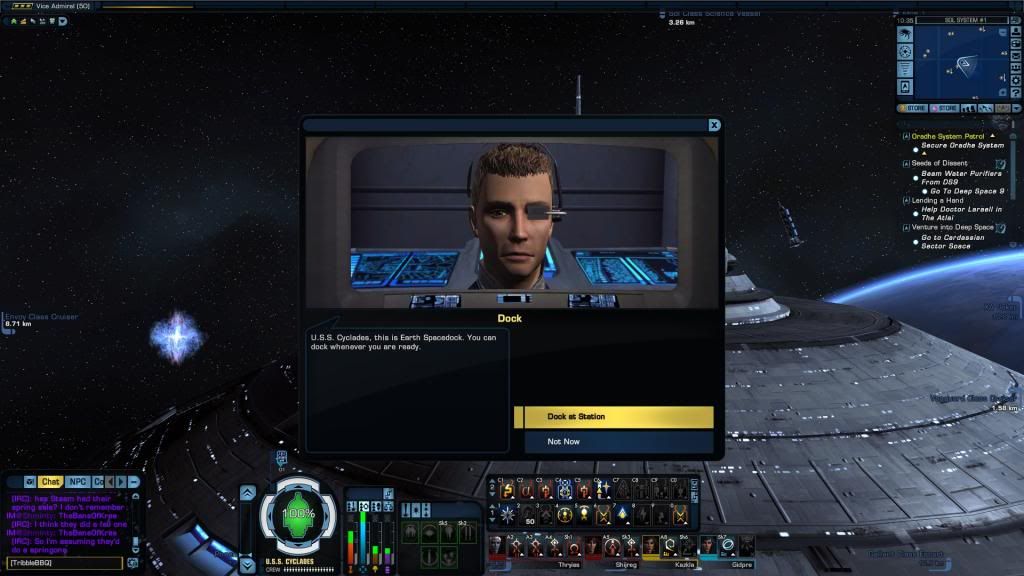Switch to the Chat tab
This screenshot has height=576, width=1024.
point(50,482)
